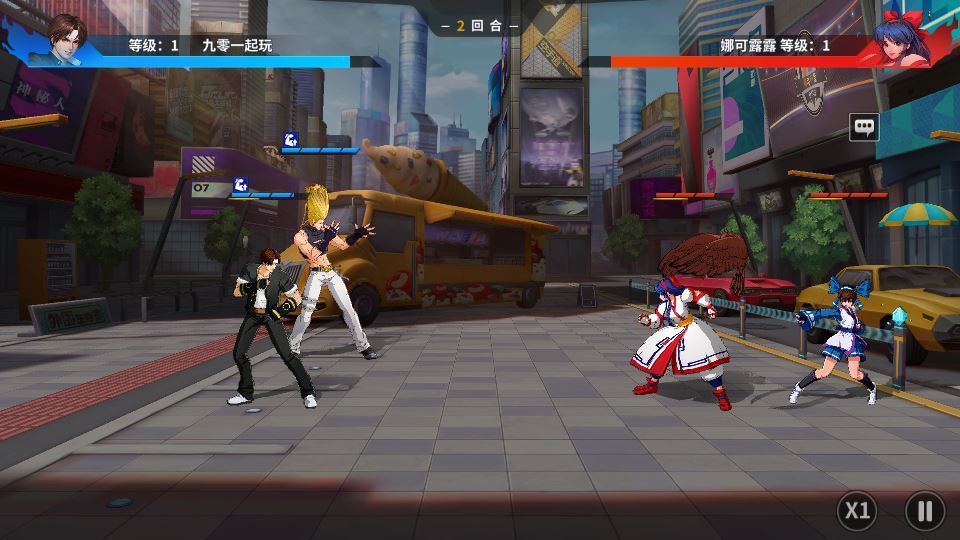Pause the battle
The width and height of the screenshot is (960, 540).
[x=924, y=511]
